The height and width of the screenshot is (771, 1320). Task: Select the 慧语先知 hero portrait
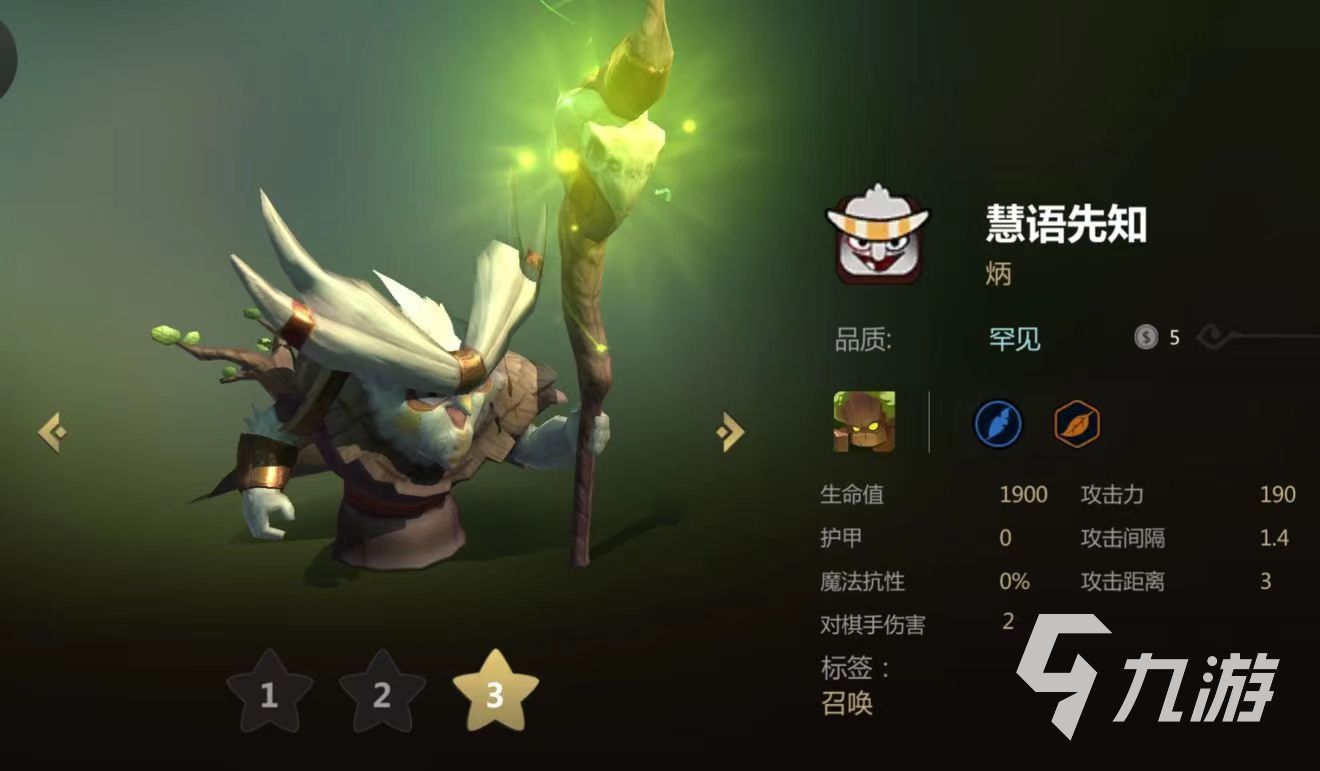point(877,235)
